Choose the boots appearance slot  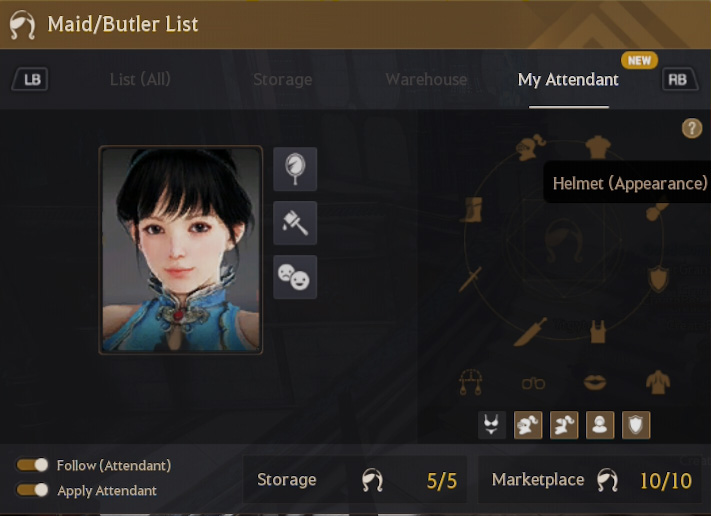pos(473,210)
